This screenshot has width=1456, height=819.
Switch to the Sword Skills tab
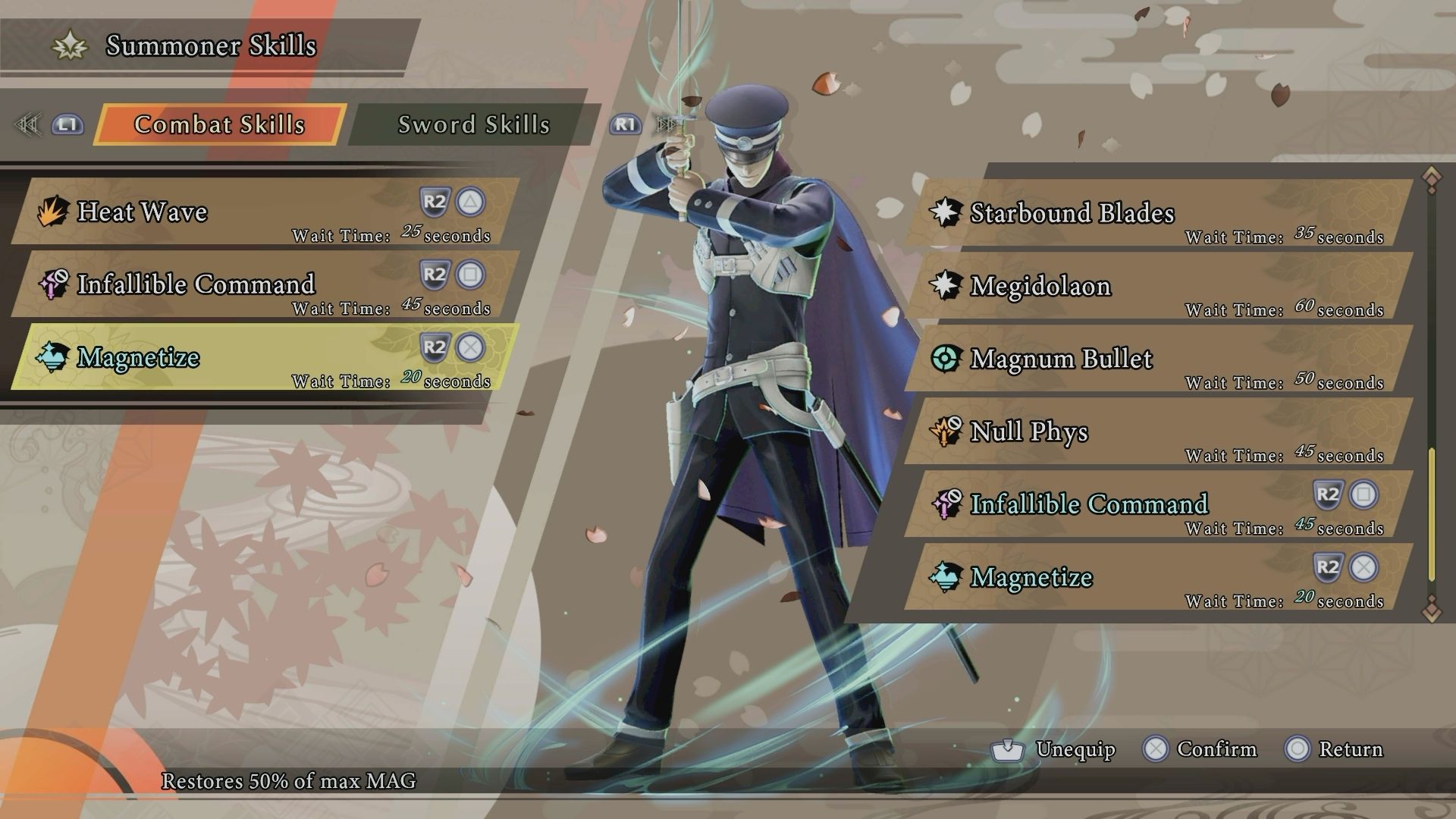tap(473, 125)
